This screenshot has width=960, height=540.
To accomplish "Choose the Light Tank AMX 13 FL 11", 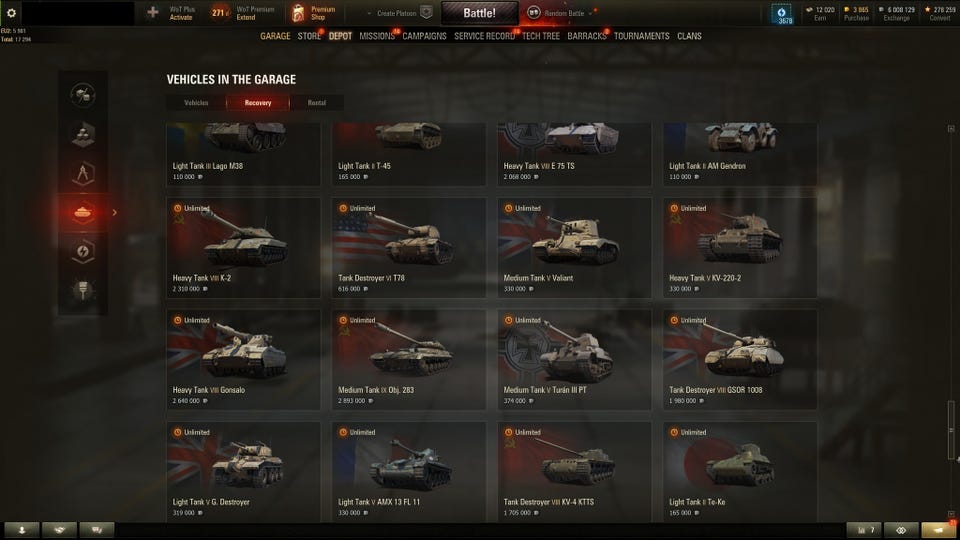I will pyautogui.click(x=410, y=472).
